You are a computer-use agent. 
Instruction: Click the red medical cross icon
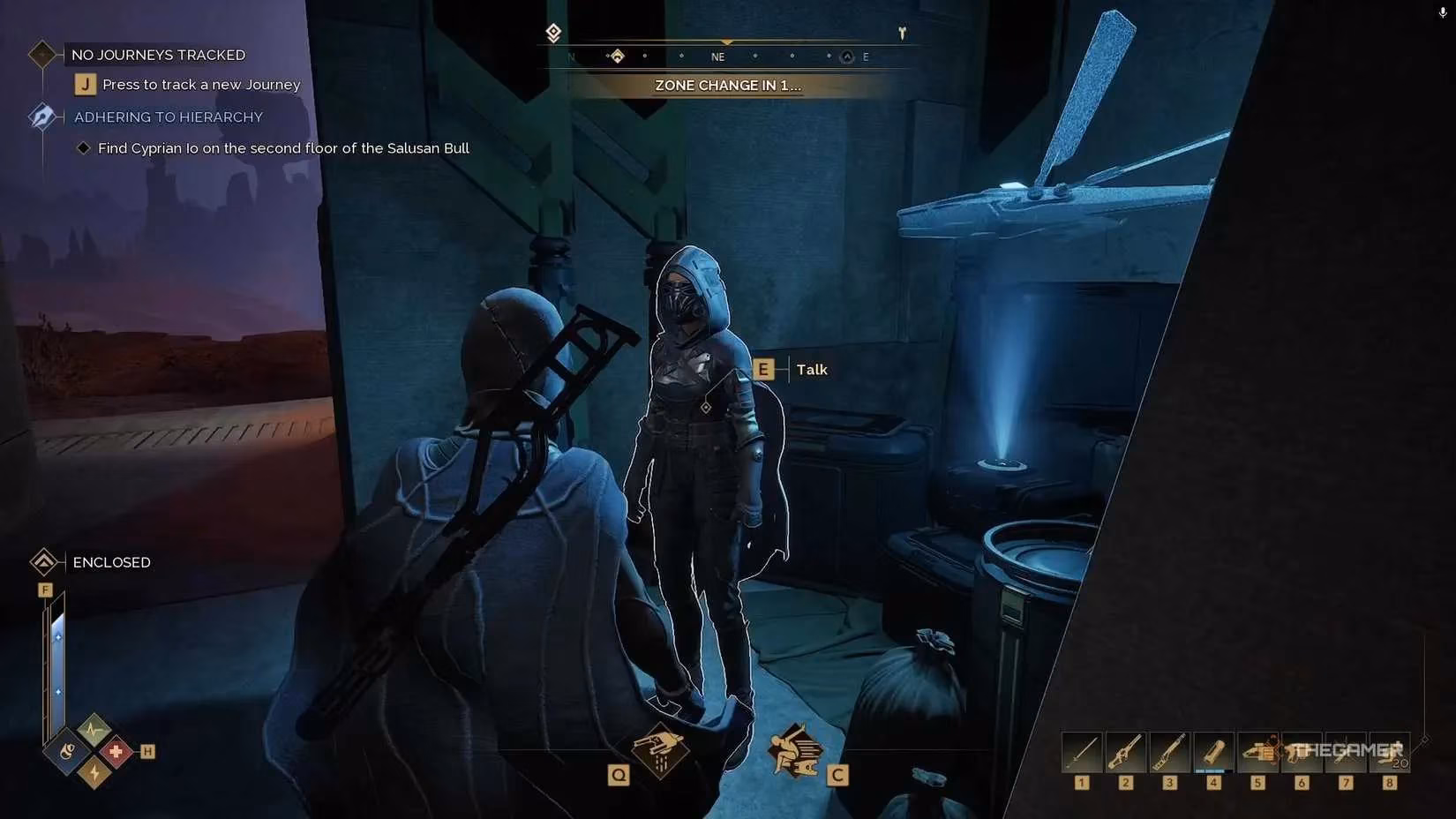point(116,751)
